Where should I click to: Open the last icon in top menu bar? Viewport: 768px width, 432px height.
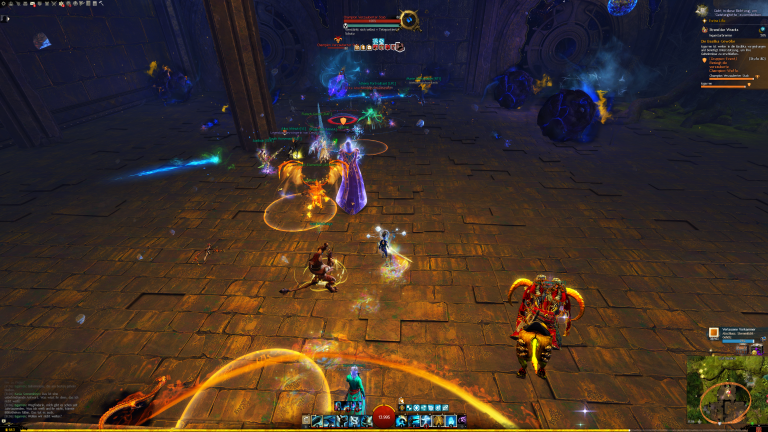pos(101,4)
